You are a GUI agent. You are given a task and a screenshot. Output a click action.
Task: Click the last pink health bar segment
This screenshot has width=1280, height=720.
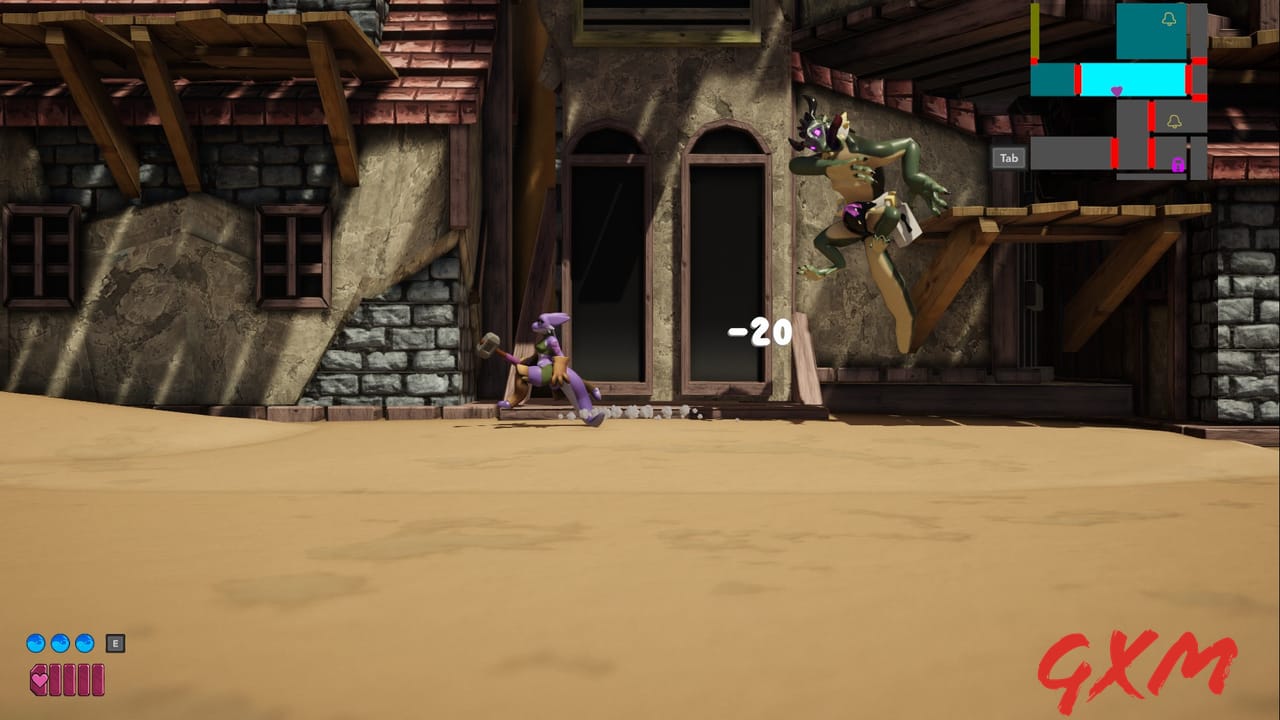coord(99,679)
